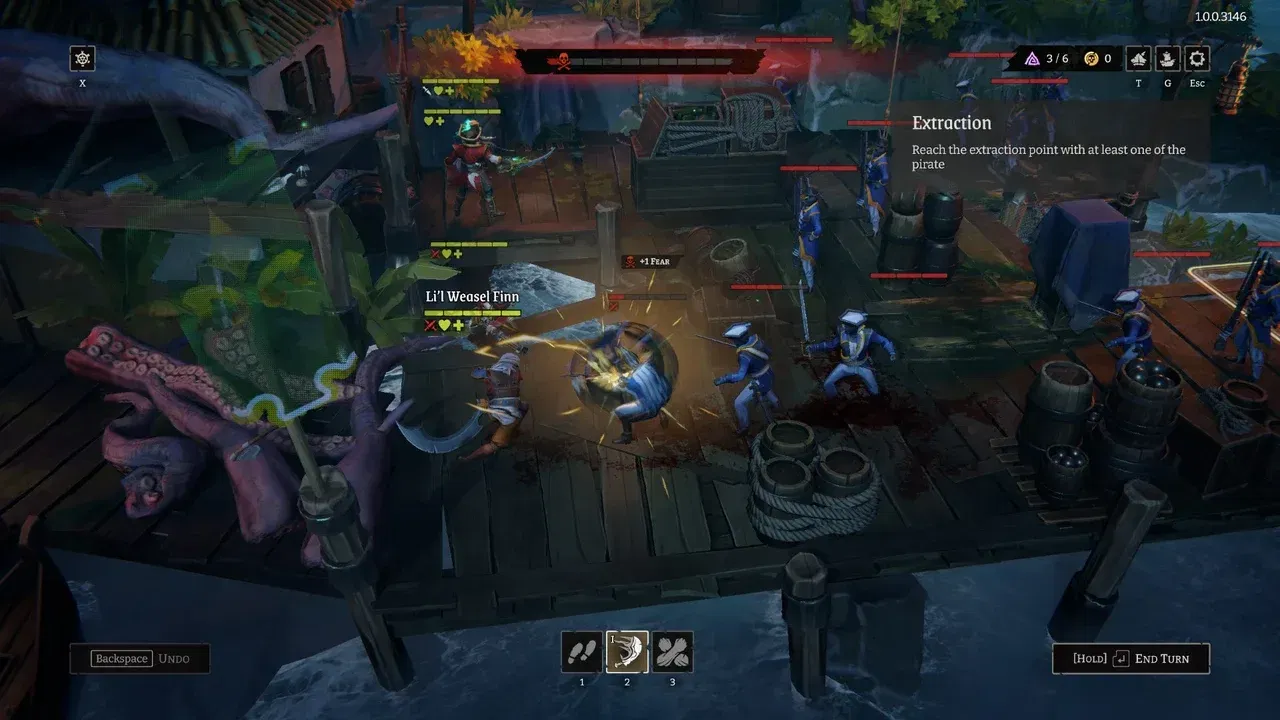The image size is (1280, 720).
Task: Click Li'l Weasel Finn's green health bar
Action: tap(470, 311)
